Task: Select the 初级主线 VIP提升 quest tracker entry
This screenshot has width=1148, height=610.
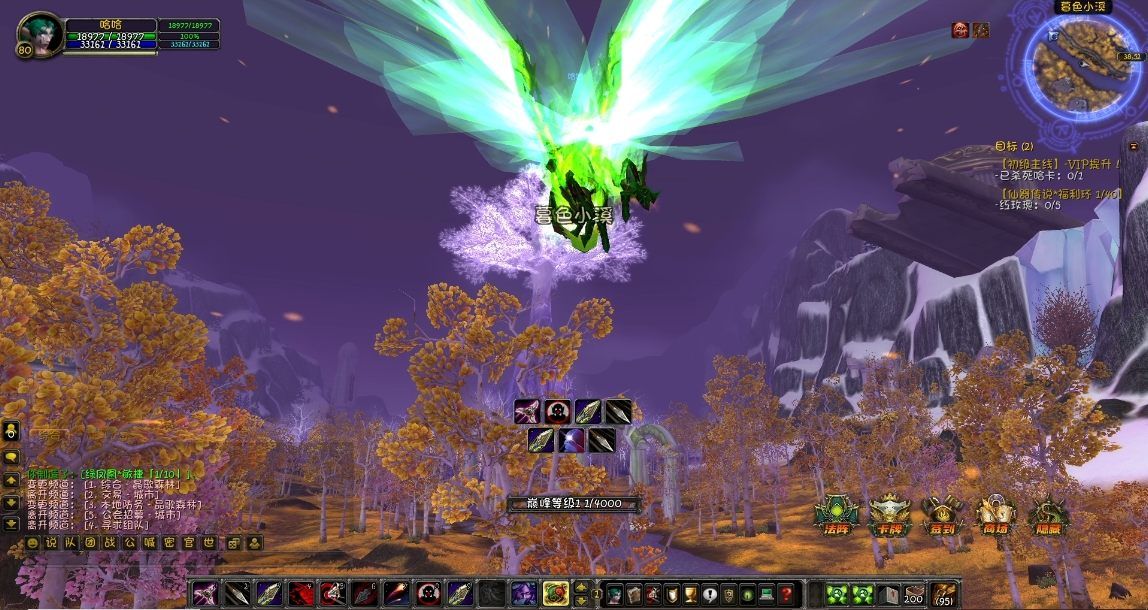Action: click(1061, 162)
